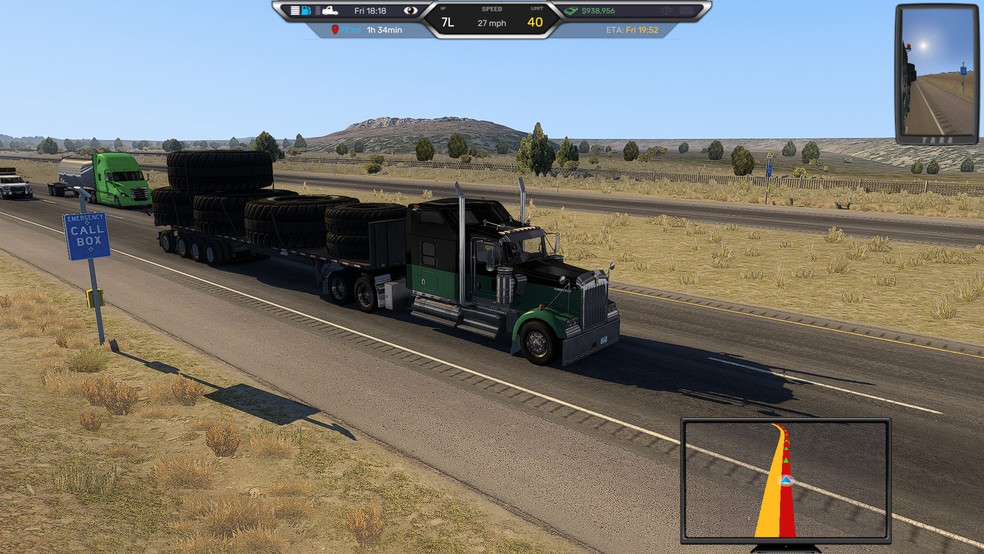The width and height of the screenshot is (984, 554).
Task: Toggle the eye view icon
Action: click(x=410, y=11)
